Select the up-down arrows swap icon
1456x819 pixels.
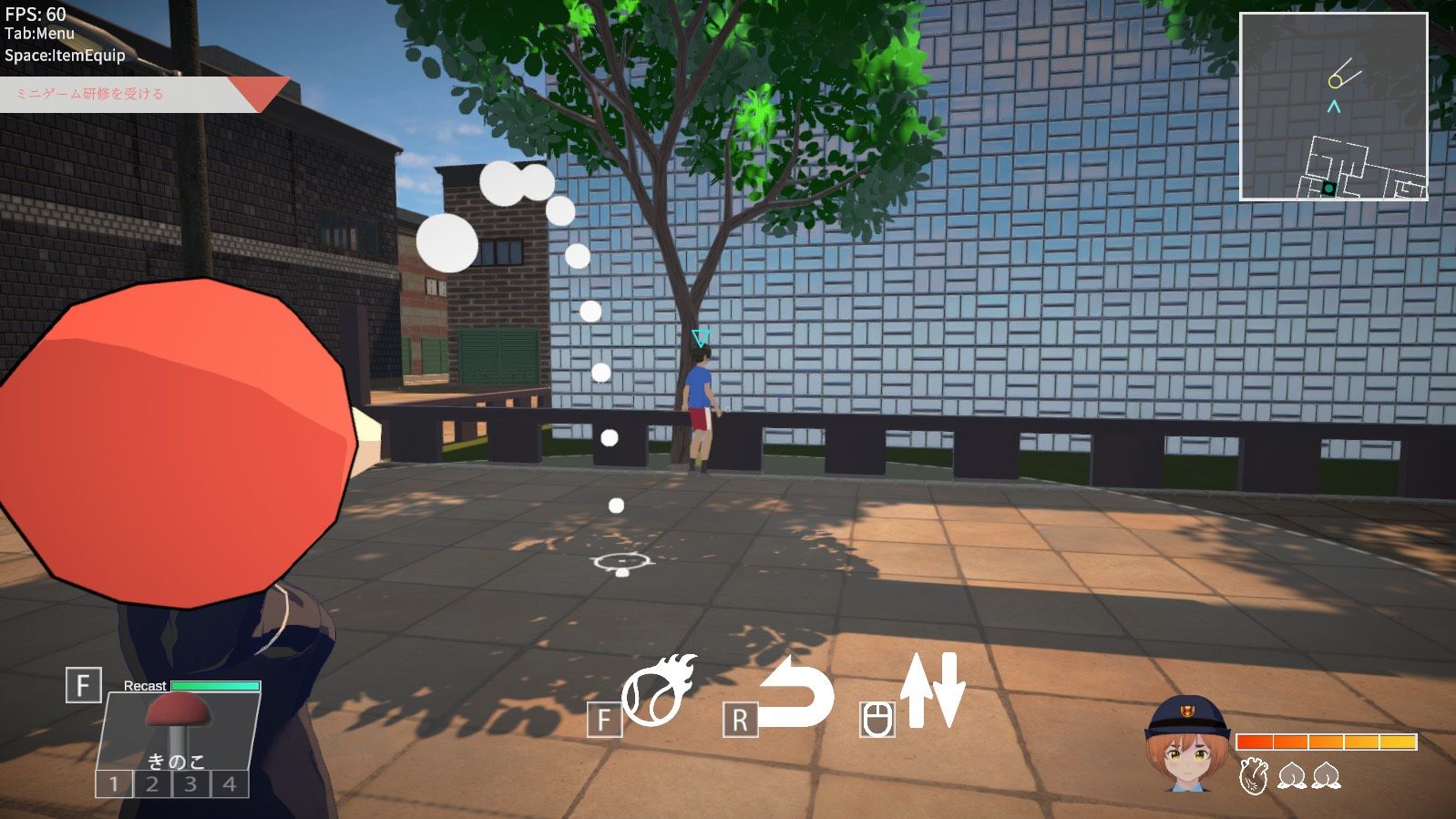(932, 690)
